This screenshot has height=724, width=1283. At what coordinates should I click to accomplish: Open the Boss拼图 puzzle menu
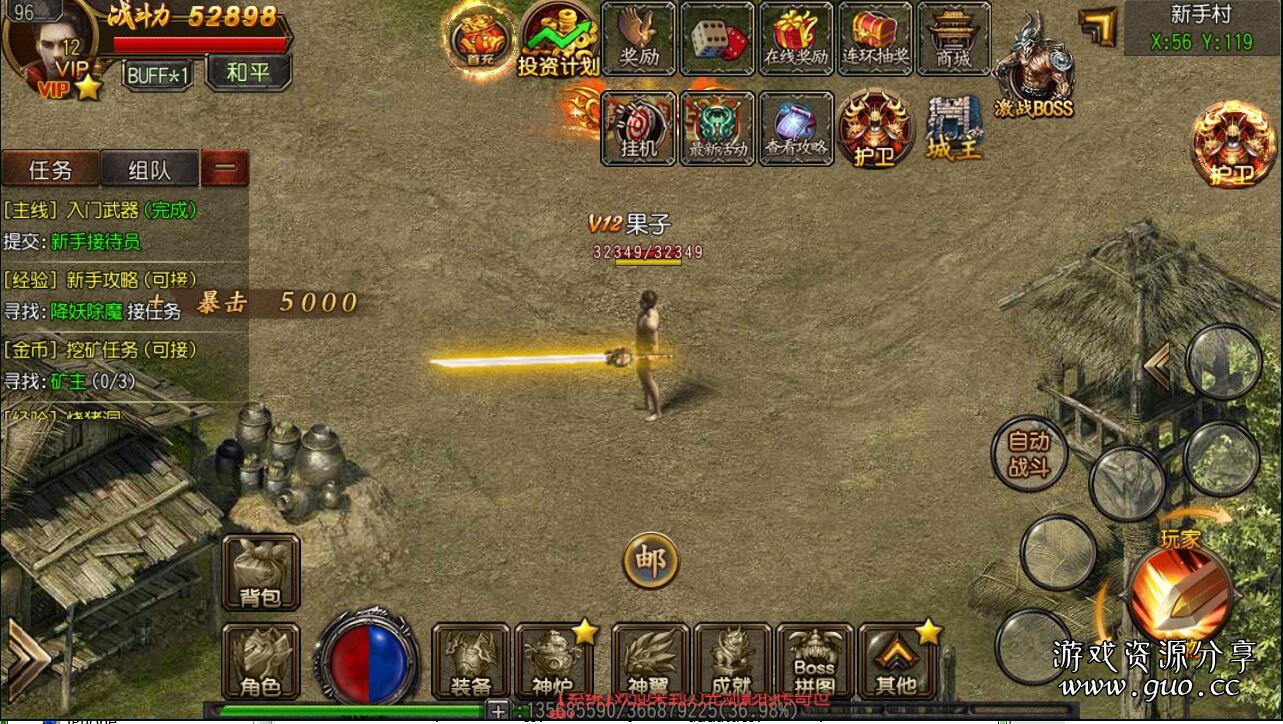[814, 661]
